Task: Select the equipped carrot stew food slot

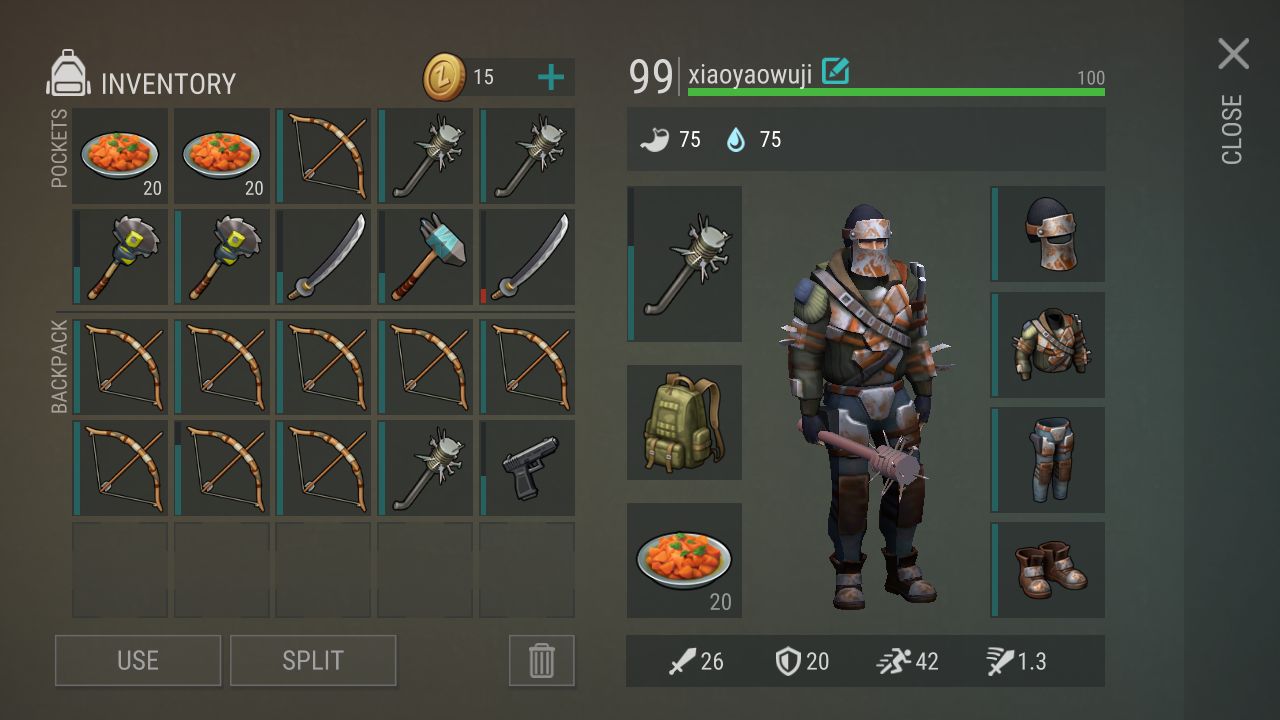Action: point(685,560)
